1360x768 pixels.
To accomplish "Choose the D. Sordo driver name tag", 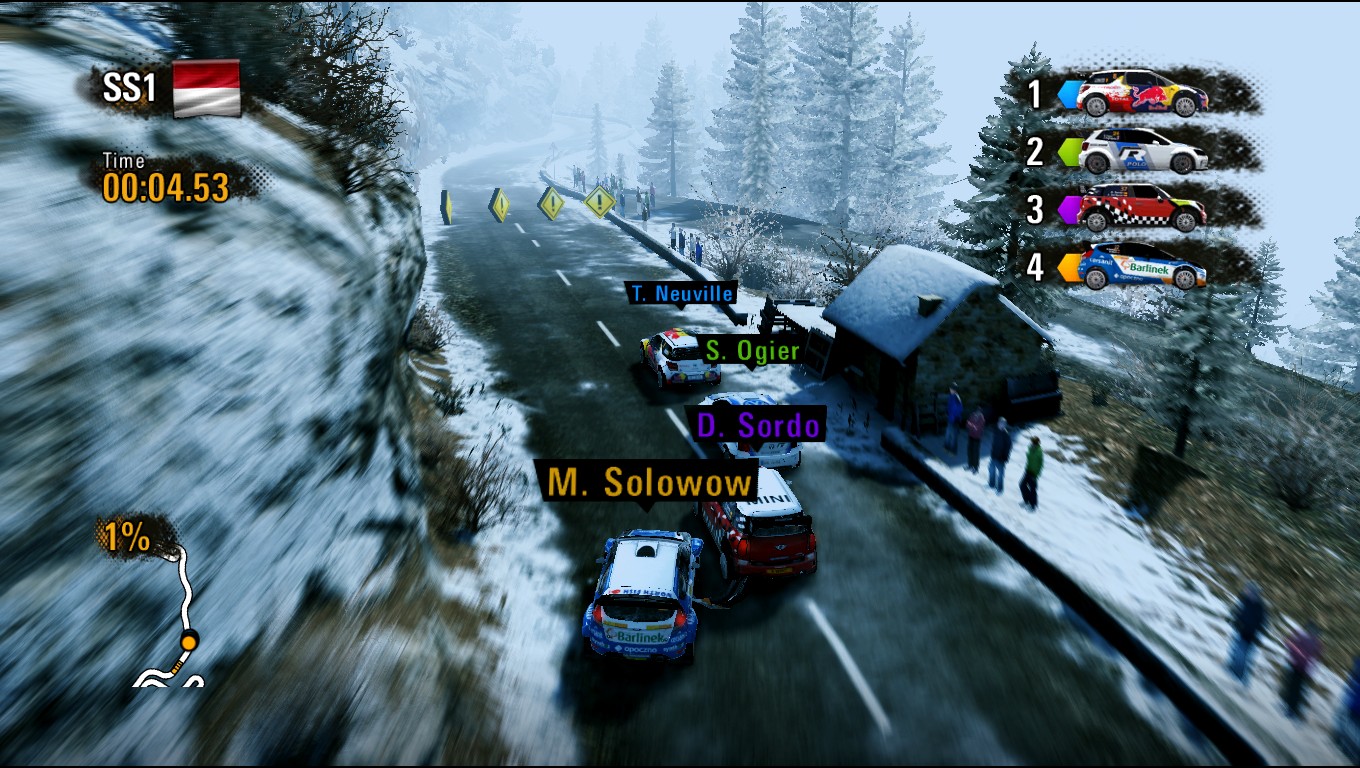I will (757, 425).
